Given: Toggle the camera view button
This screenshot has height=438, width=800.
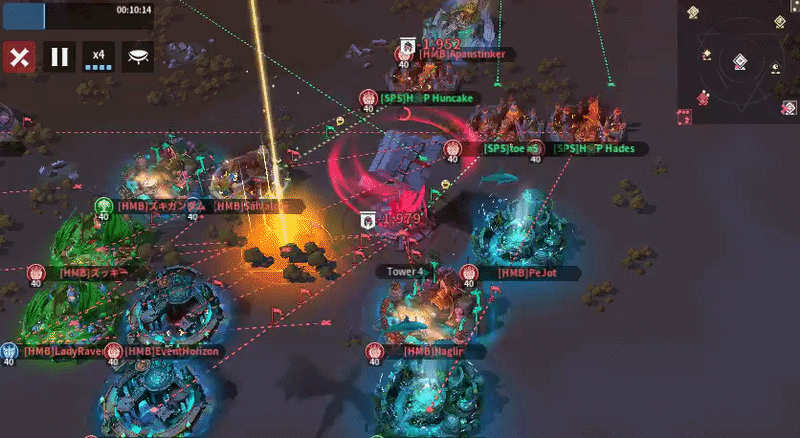Looking at the screenshot, I should (137, 57).
